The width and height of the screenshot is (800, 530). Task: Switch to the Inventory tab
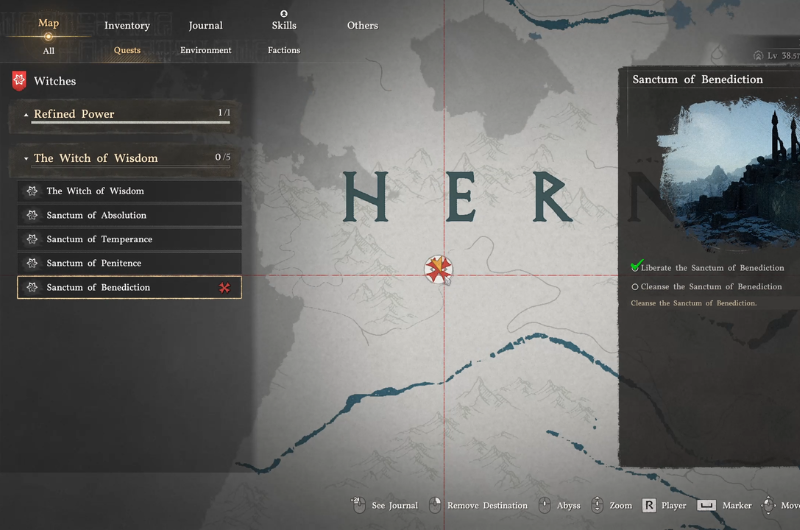tap(127, 25)
